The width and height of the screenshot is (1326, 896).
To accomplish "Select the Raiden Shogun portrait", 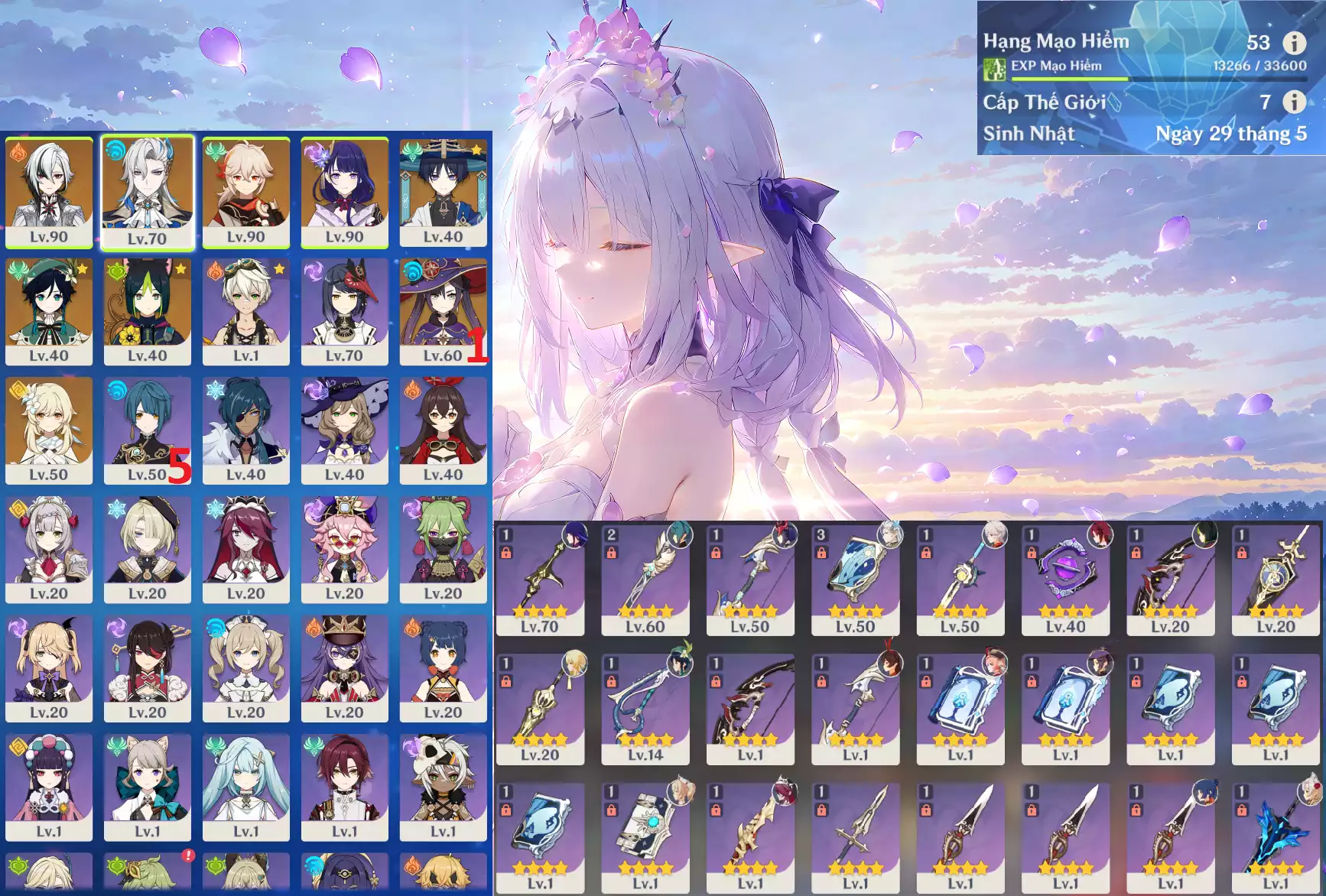I will (x=344, y=192).
